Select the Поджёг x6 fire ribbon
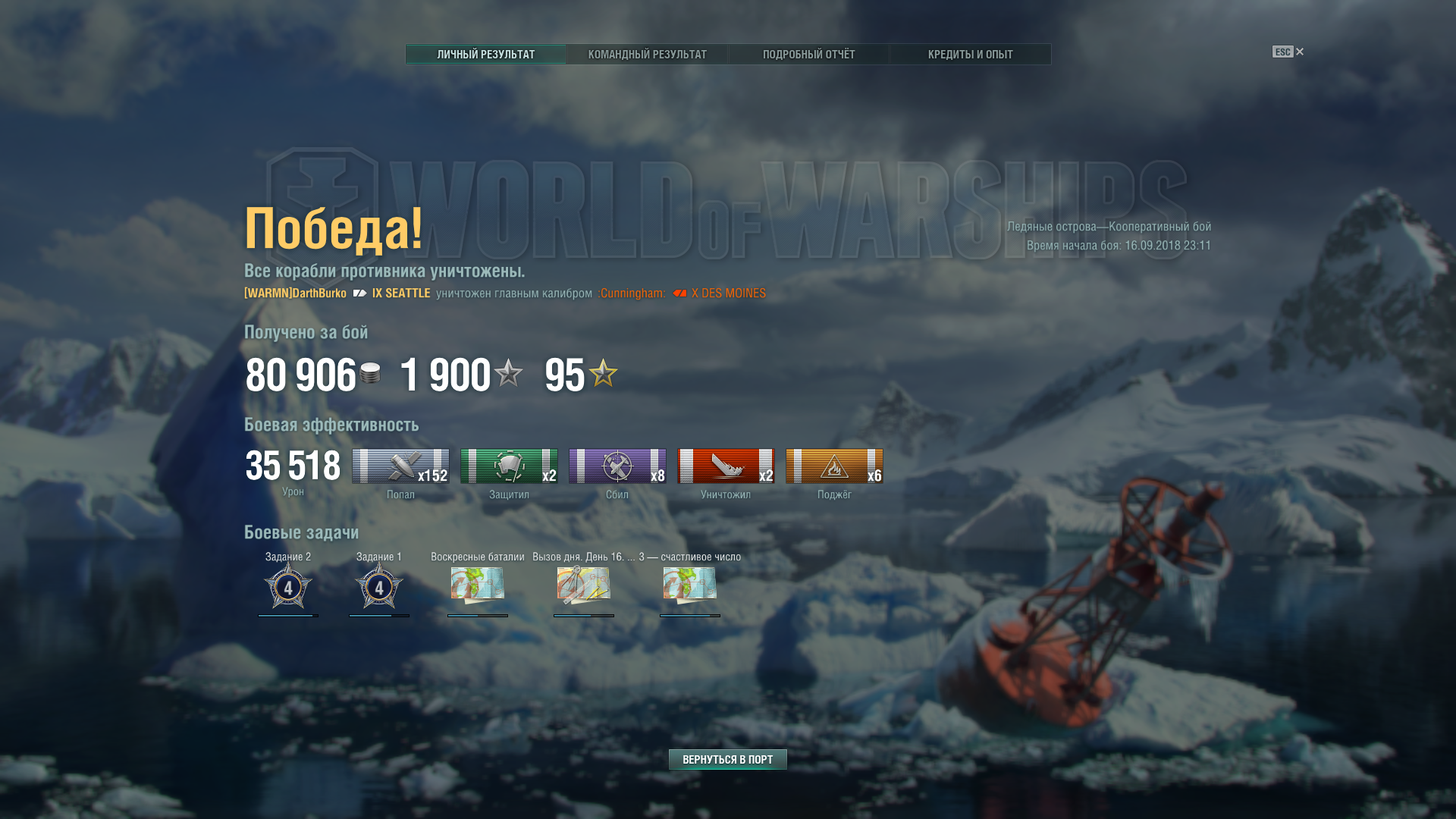This screenshot has height=819, width=1456. point(834,466)
